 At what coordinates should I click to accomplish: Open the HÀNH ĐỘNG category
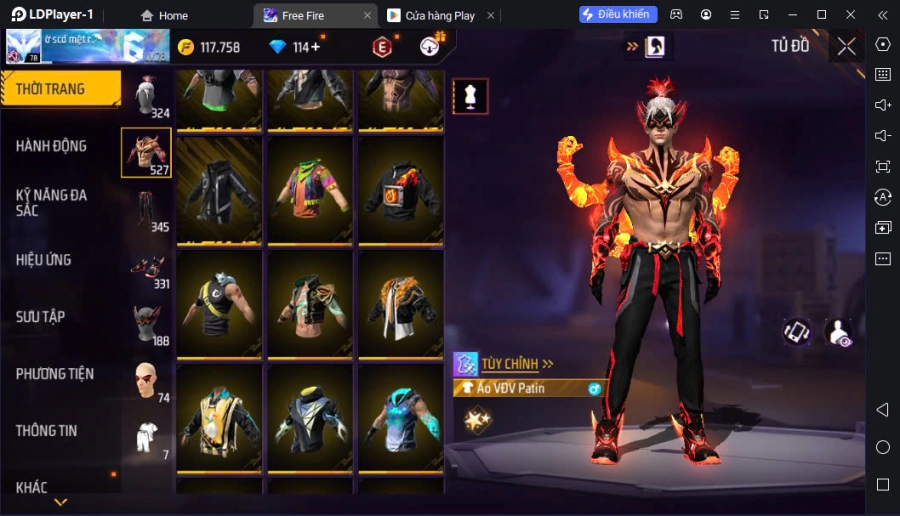(51, 146)
